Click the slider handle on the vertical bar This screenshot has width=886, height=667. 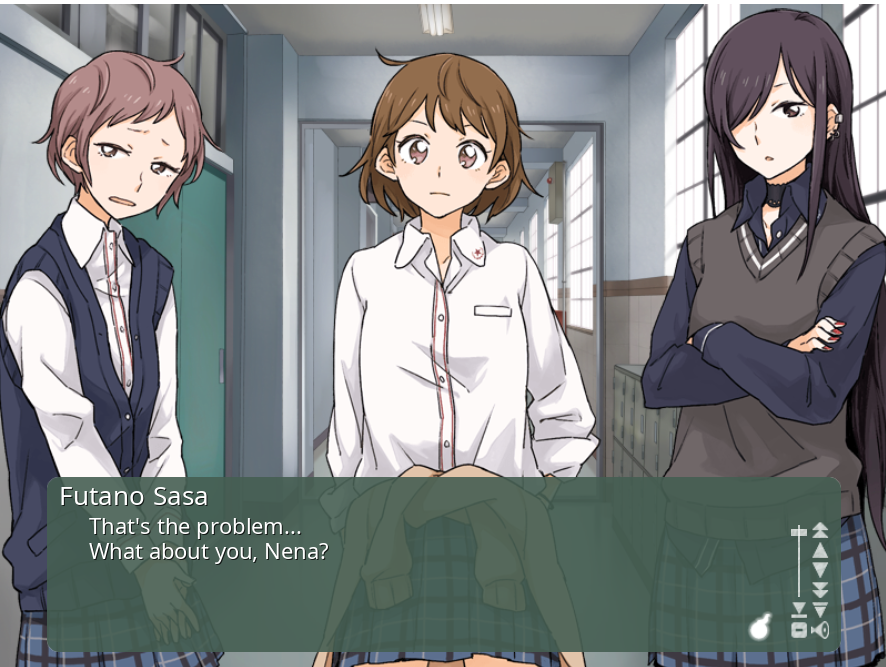799,532
